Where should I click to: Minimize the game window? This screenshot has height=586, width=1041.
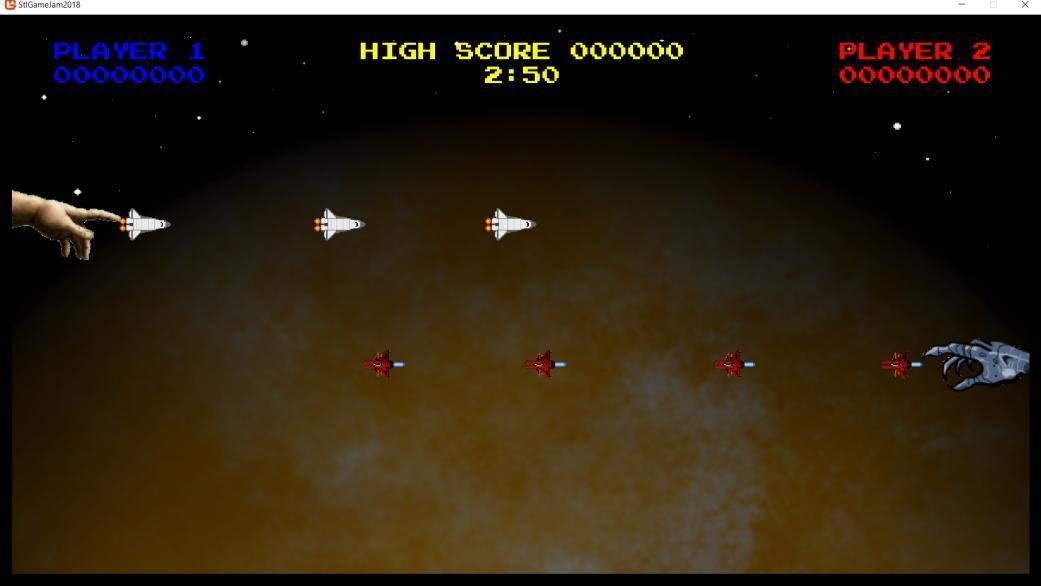pyautogui.click(x=962, y=5)
